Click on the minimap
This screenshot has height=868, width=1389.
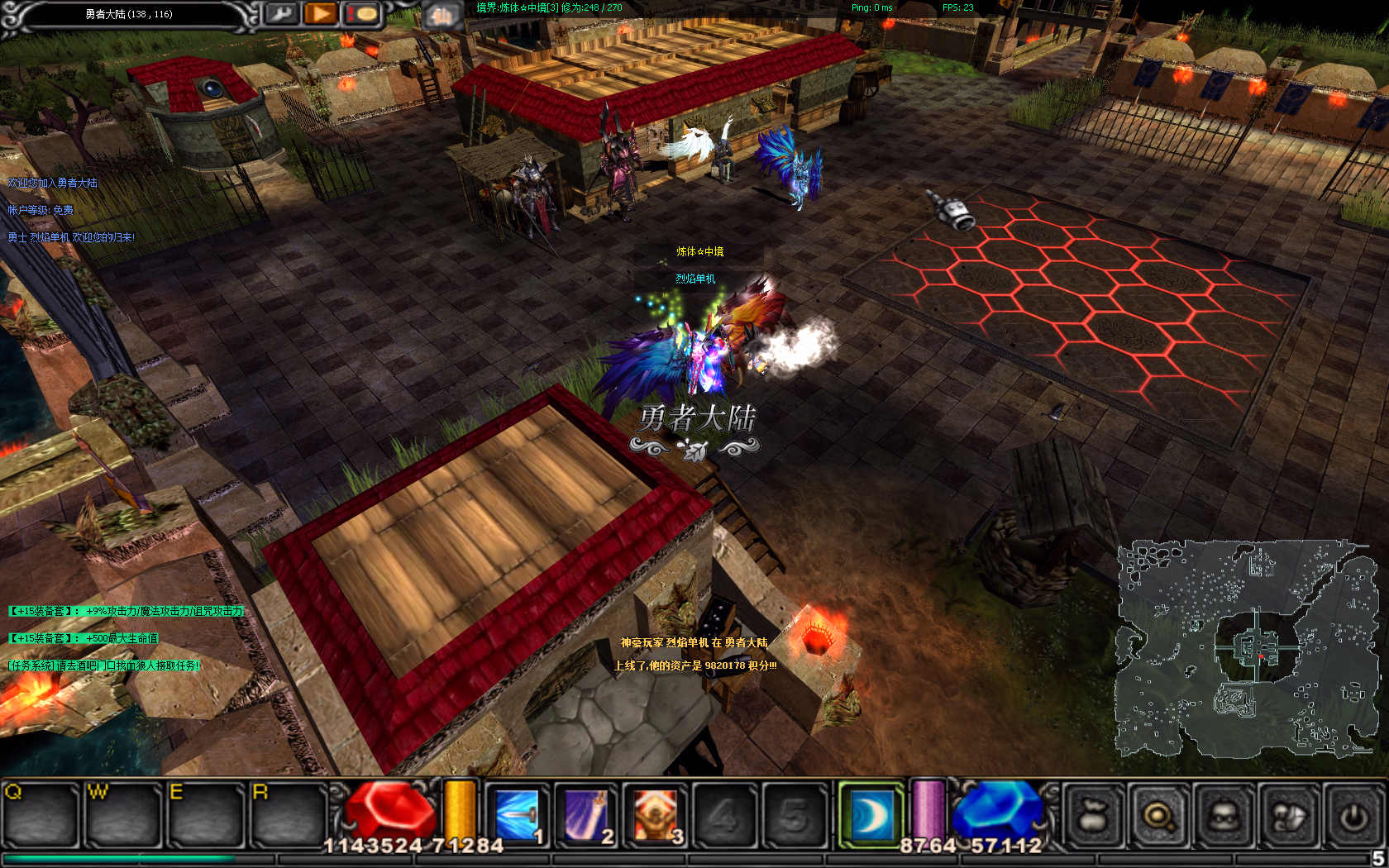pyautogui.click(x=1248, y=649)
